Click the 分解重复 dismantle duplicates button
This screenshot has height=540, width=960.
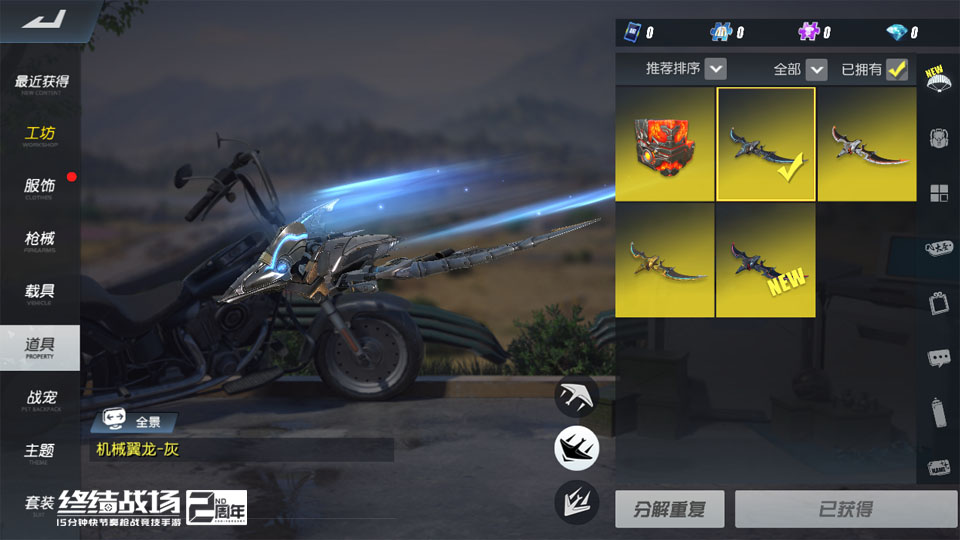tap(669, 509)
